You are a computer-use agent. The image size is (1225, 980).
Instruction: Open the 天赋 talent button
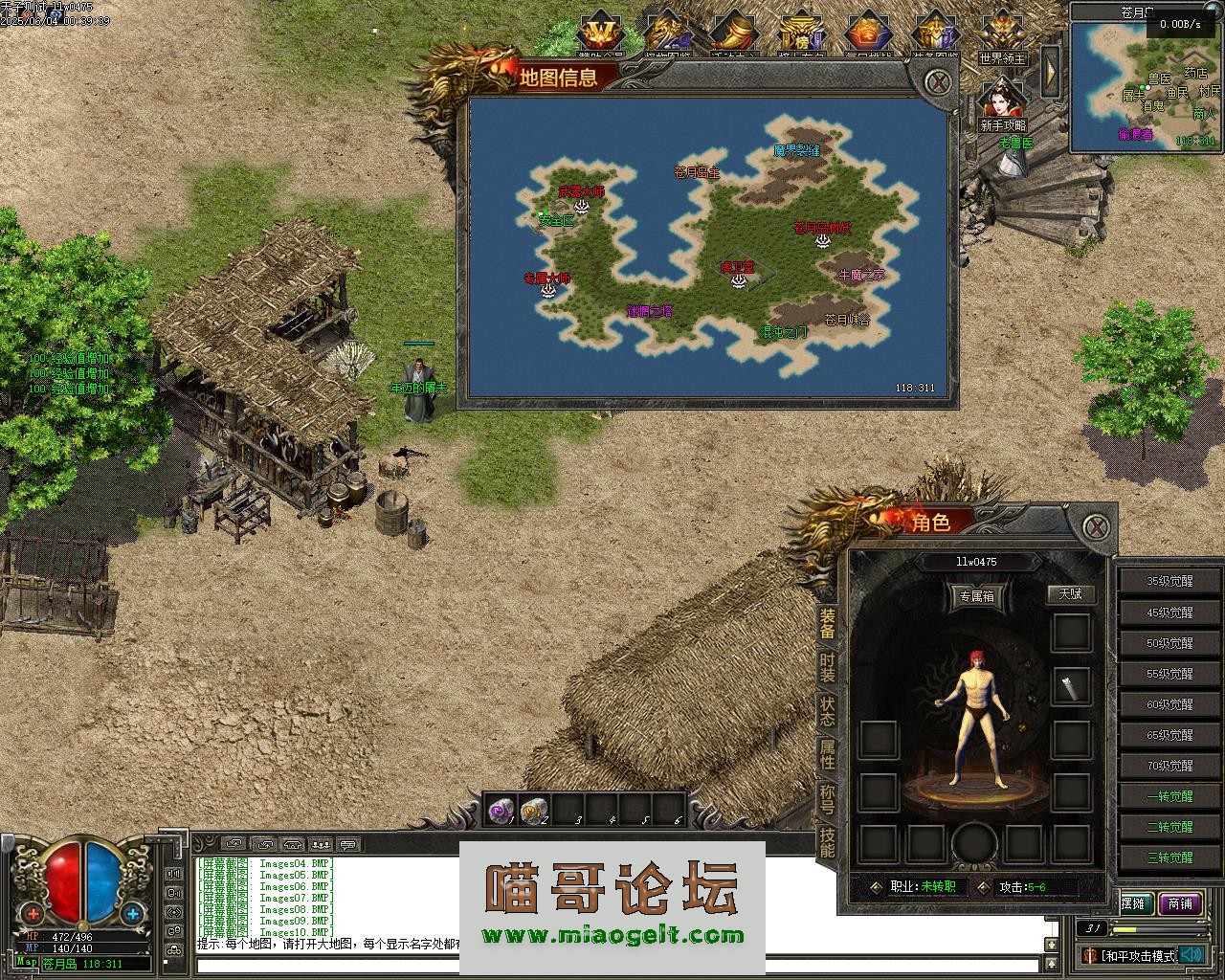point(1070,593)
